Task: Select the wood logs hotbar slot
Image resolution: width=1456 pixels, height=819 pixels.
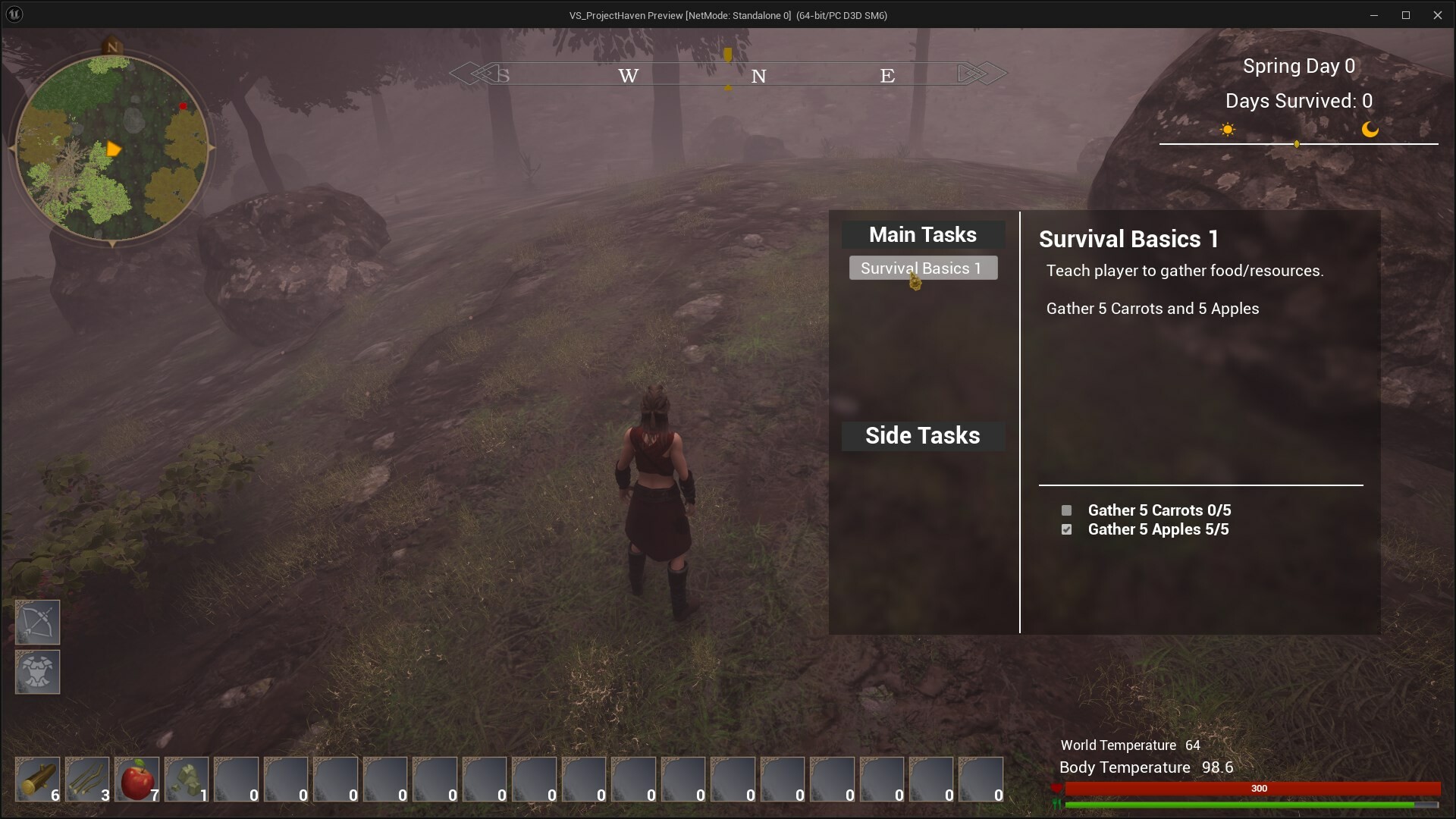Action: coord(36,779)
